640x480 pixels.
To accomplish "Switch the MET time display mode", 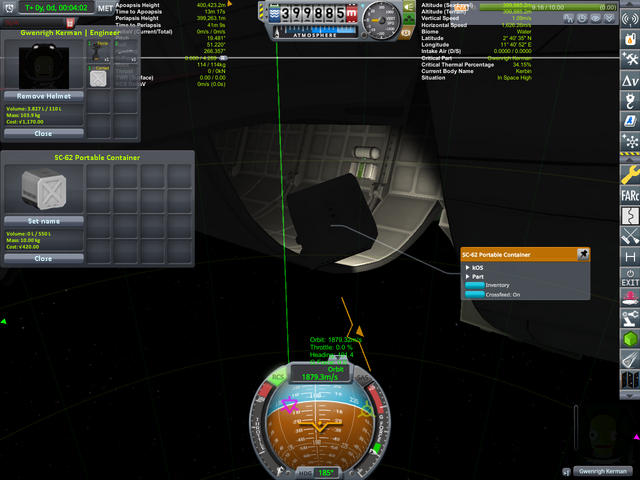I will point(106,8).
